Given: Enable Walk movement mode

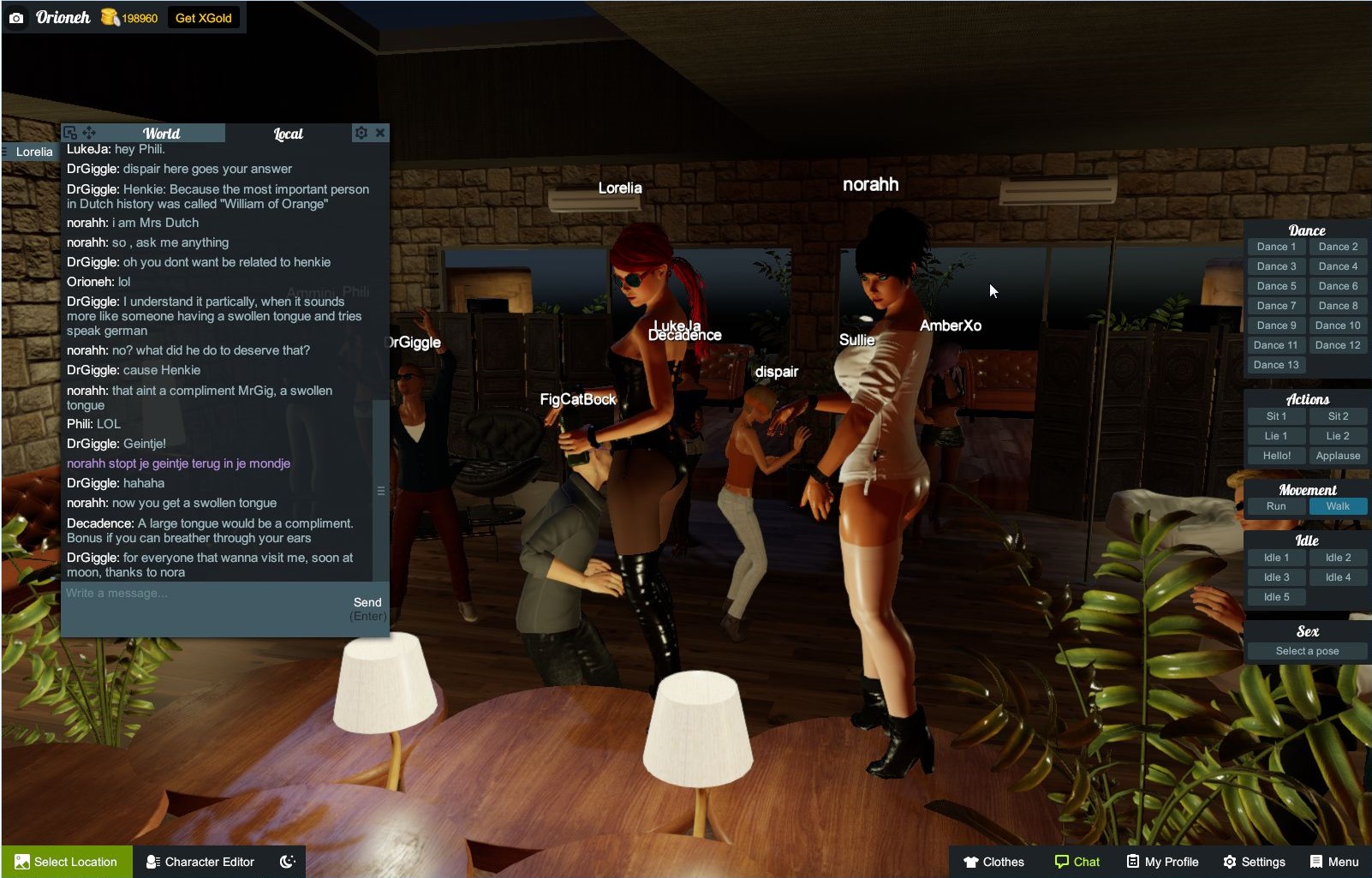Looking at the screenshot, I should coord(1338,506).
